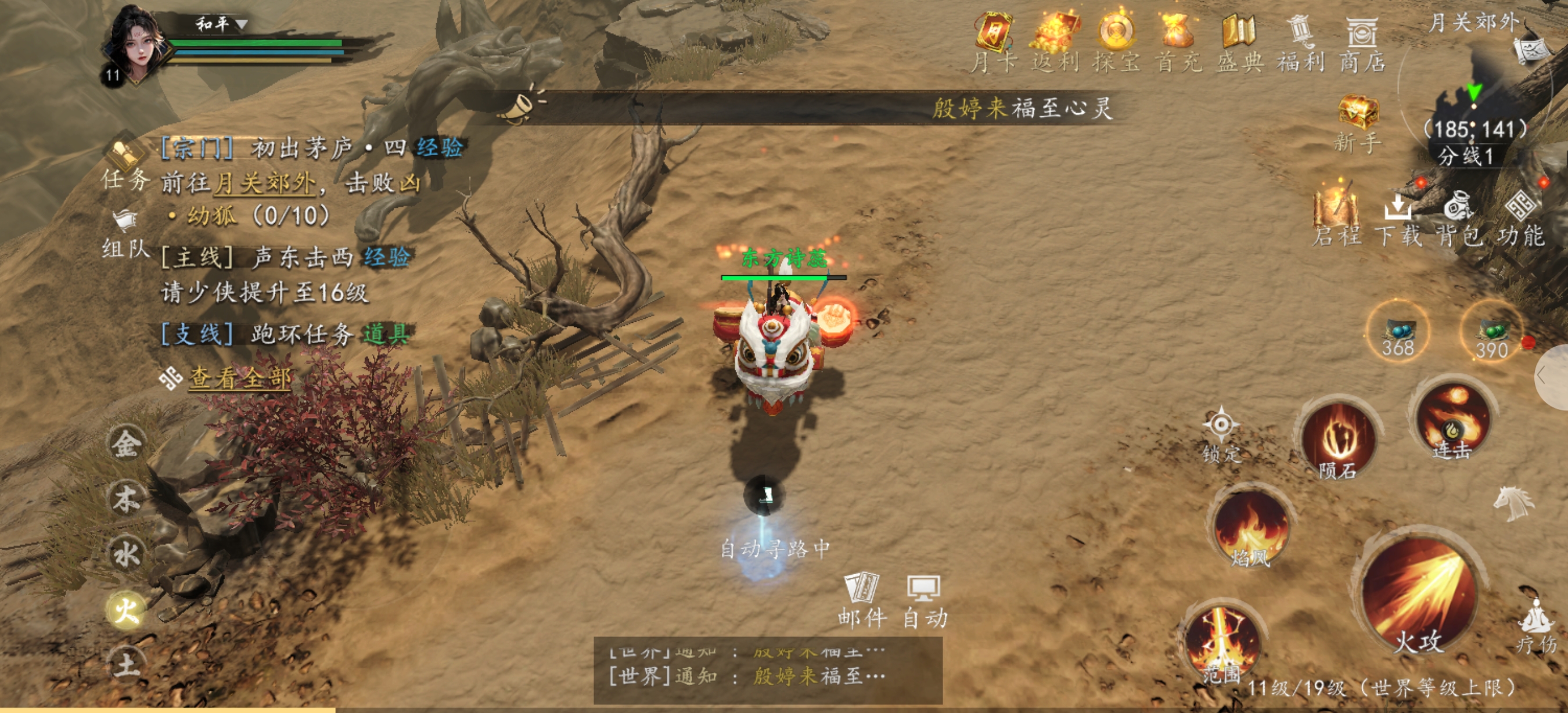Open the 和平 PK mode dropdown
This screenshot has height=713, width=1568.
pos(220,24)
